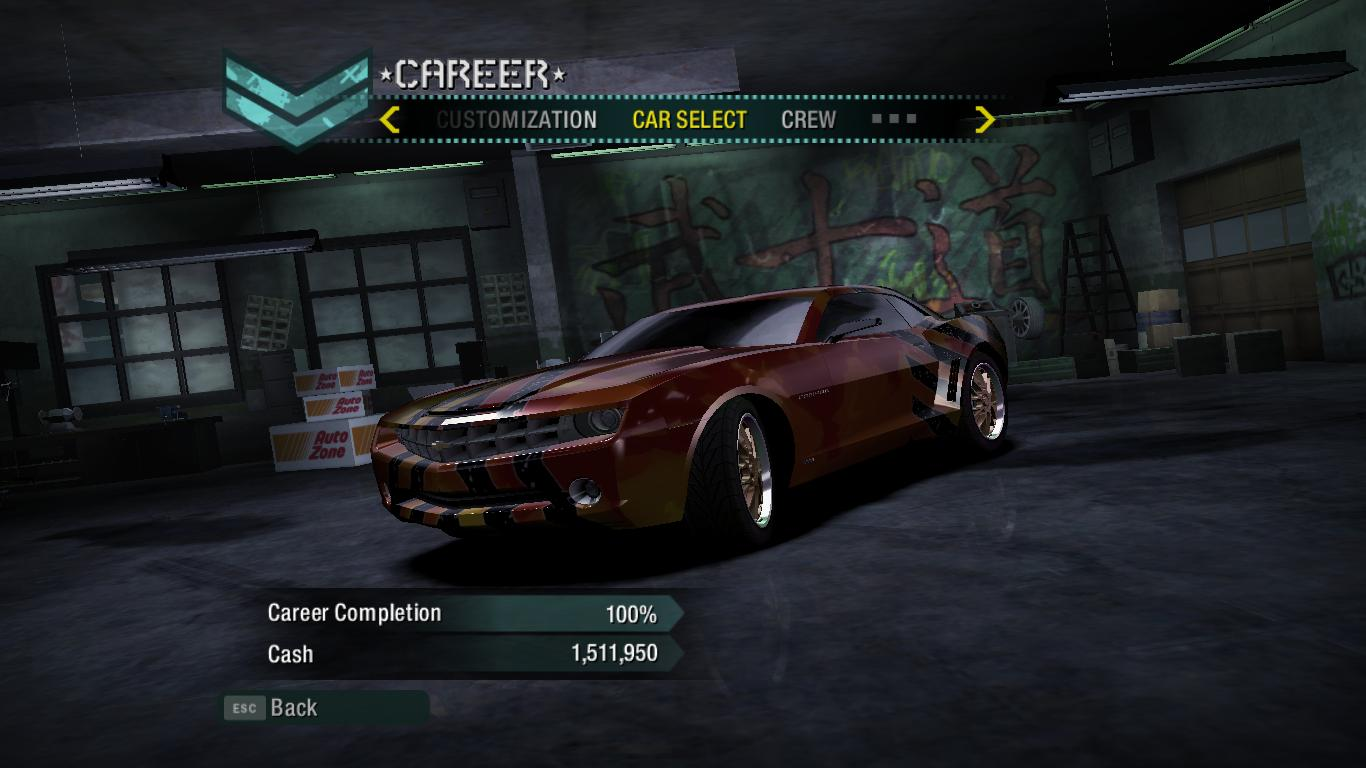Switch to the Customization menu option

[516, 120]
